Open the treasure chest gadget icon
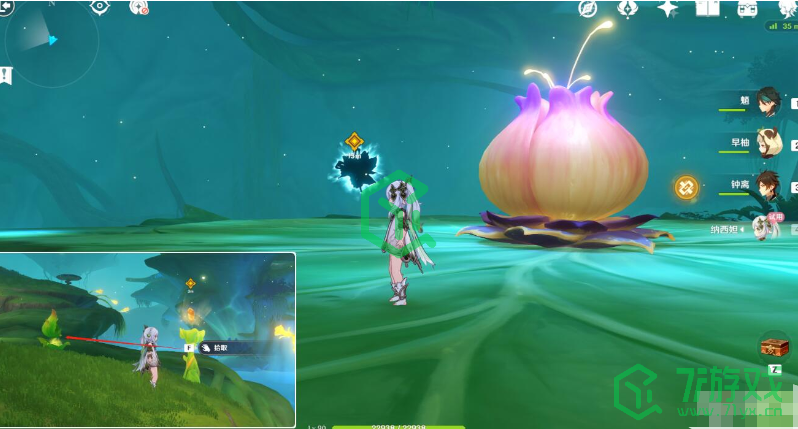Viewport: 798px width, 429px height. [x=774, y=347]
